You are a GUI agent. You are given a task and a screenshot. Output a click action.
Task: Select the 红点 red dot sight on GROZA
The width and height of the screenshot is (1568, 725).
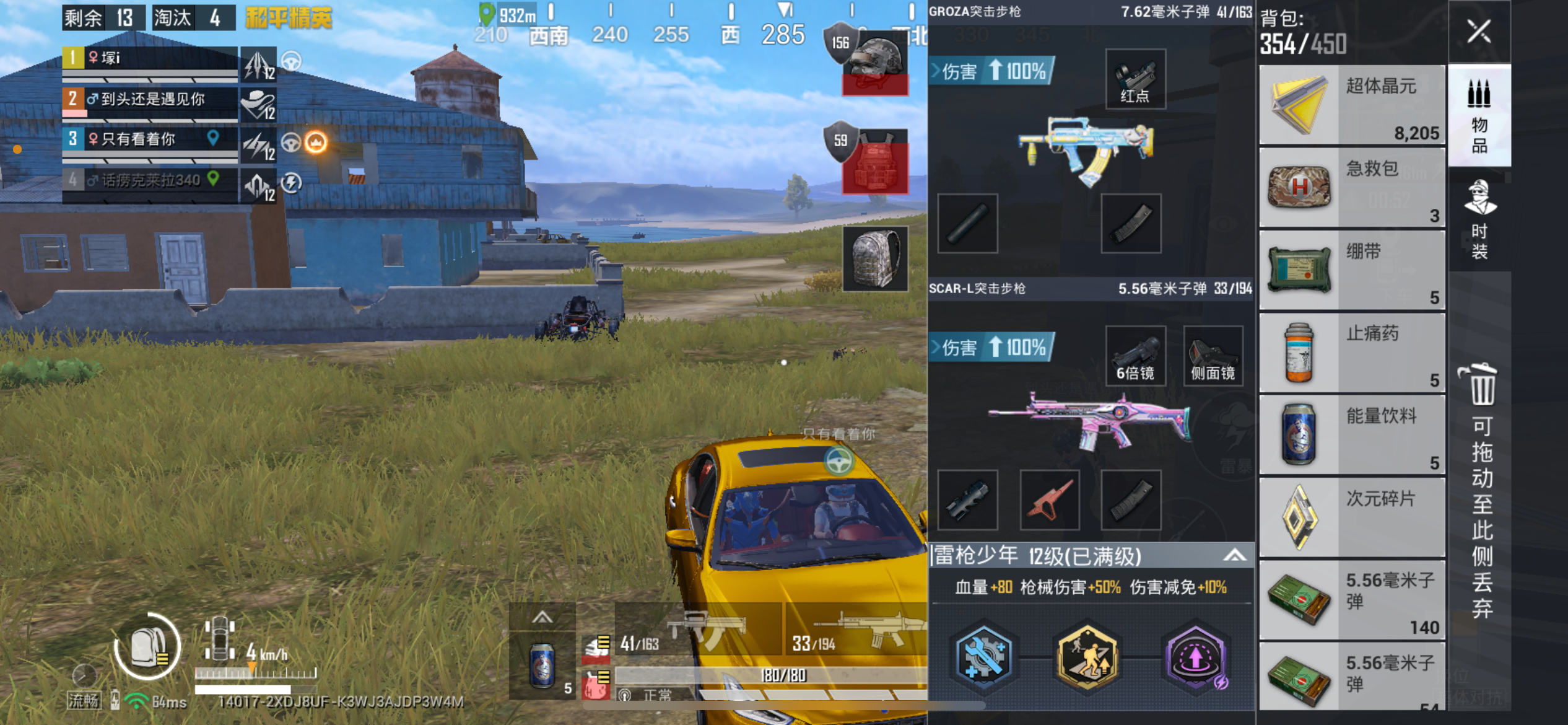(x=1135, y=79)
